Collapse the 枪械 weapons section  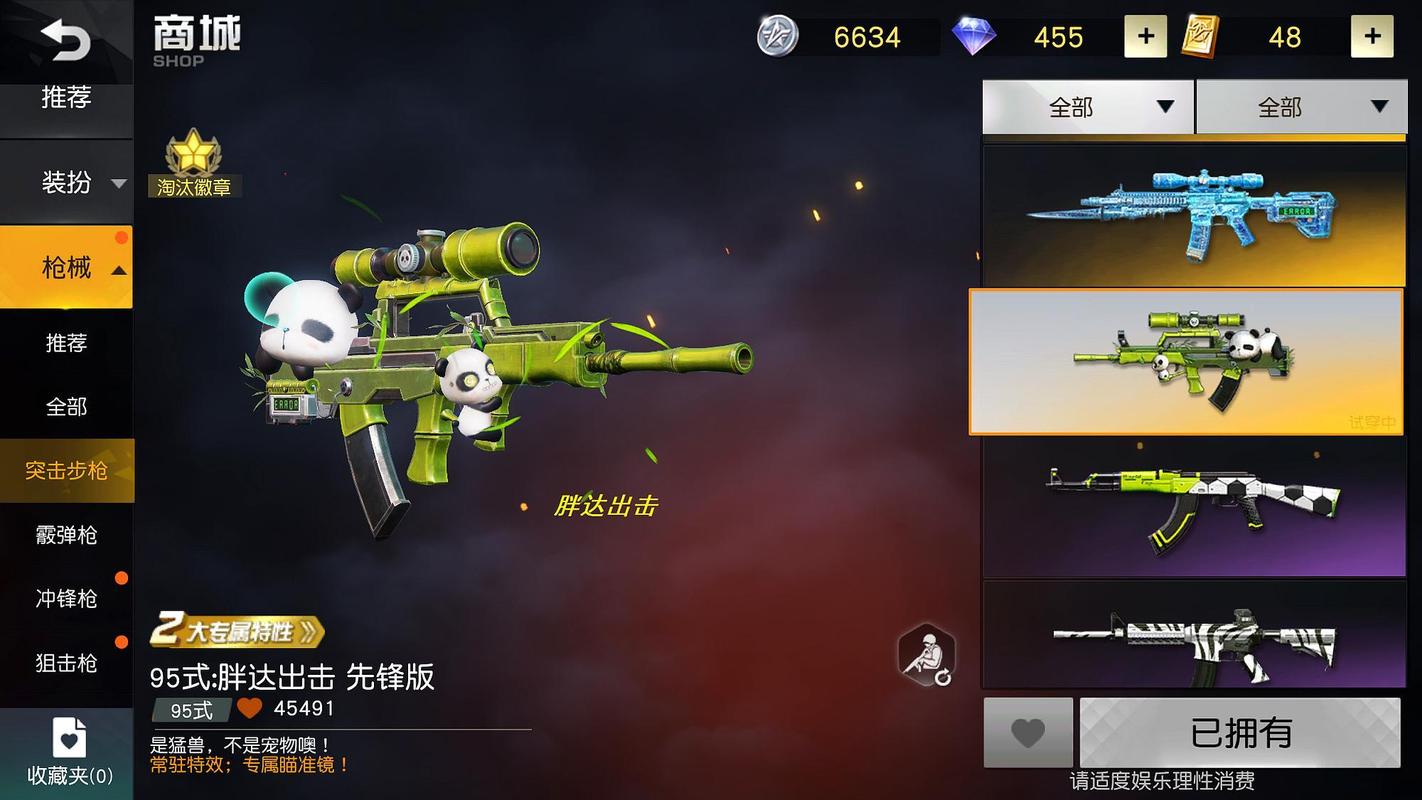click(x=66, y=268)
